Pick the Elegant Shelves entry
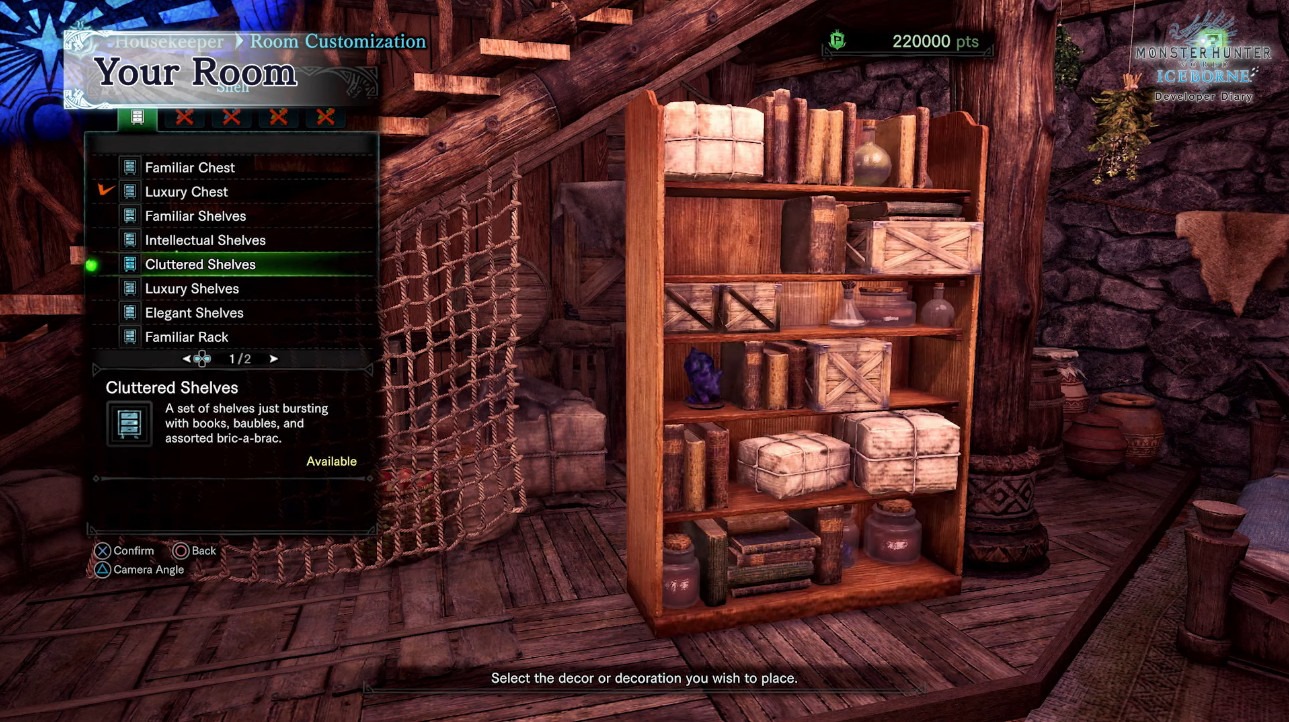This screenshot has height=722, width=1289. (x=194, y=313)
